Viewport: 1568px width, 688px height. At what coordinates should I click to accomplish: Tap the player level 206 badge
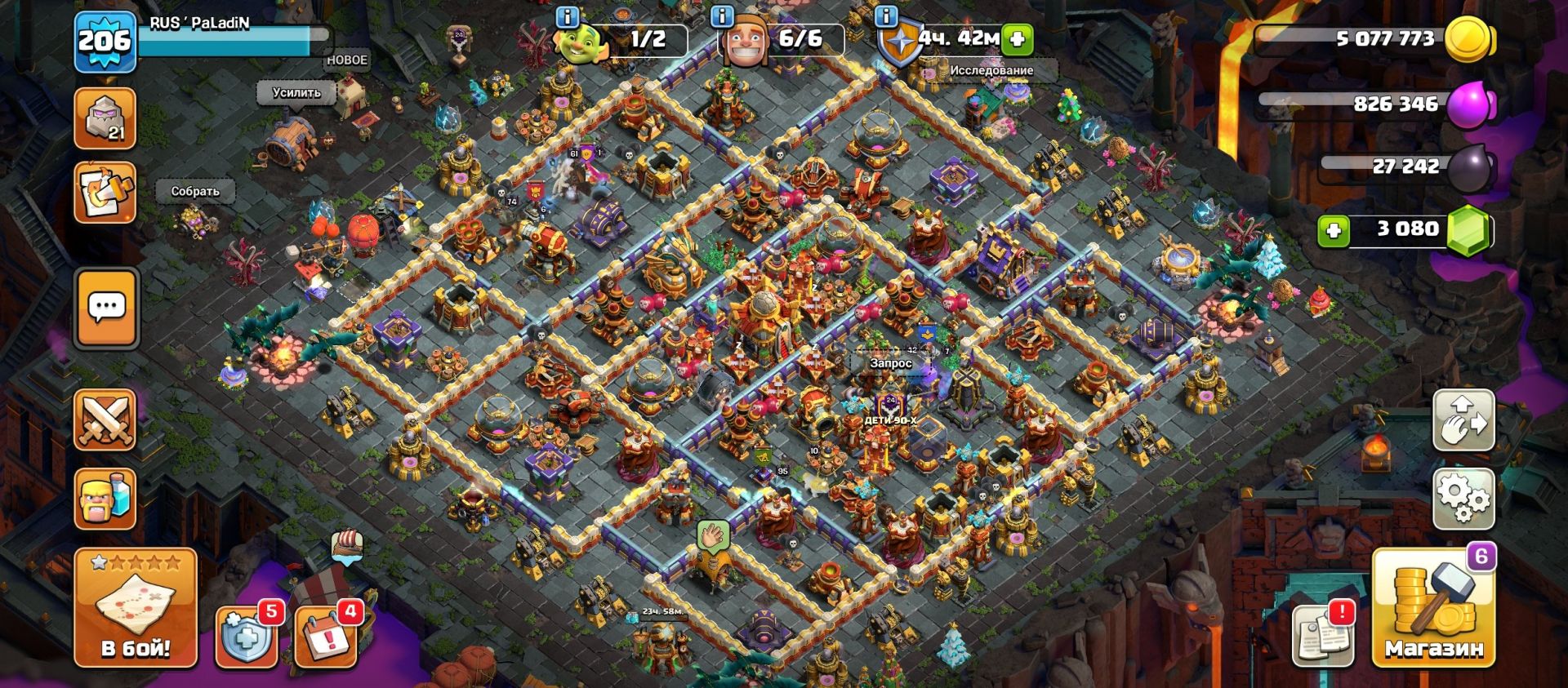104,41
